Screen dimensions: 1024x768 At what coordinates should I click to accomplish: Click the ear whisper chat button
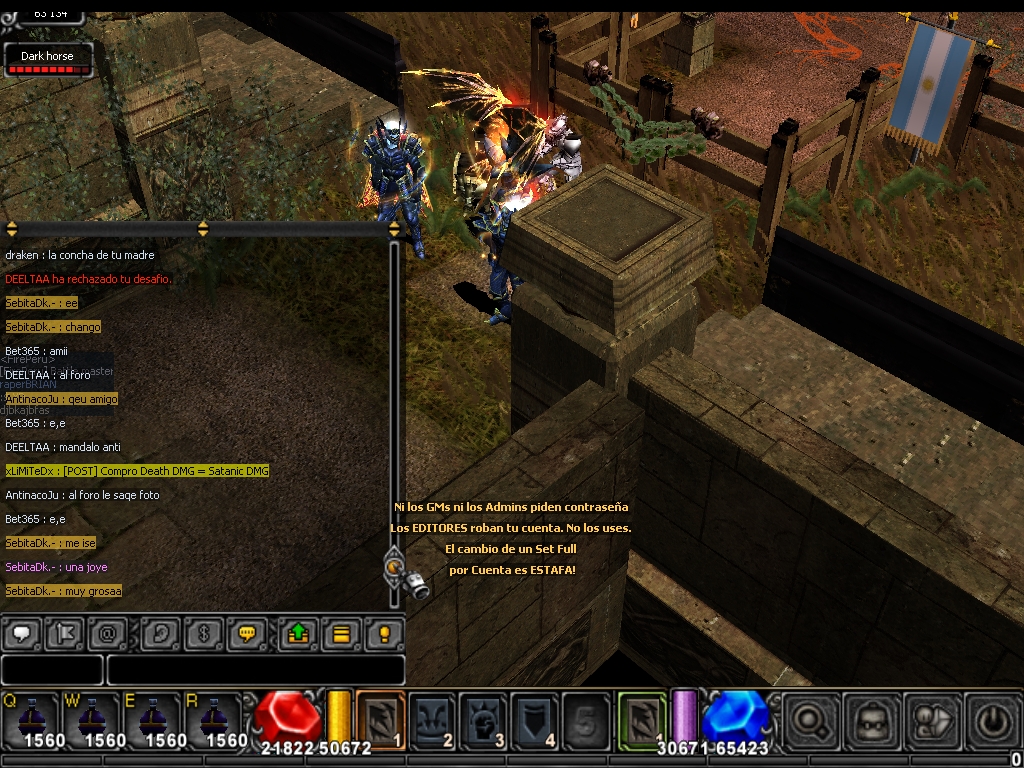(160, 634)
